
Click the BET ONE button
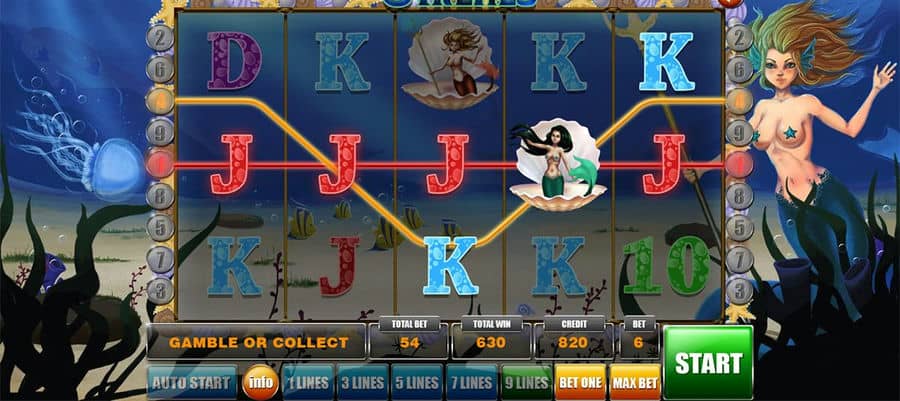pyautogui.click(x=579, y=382)
